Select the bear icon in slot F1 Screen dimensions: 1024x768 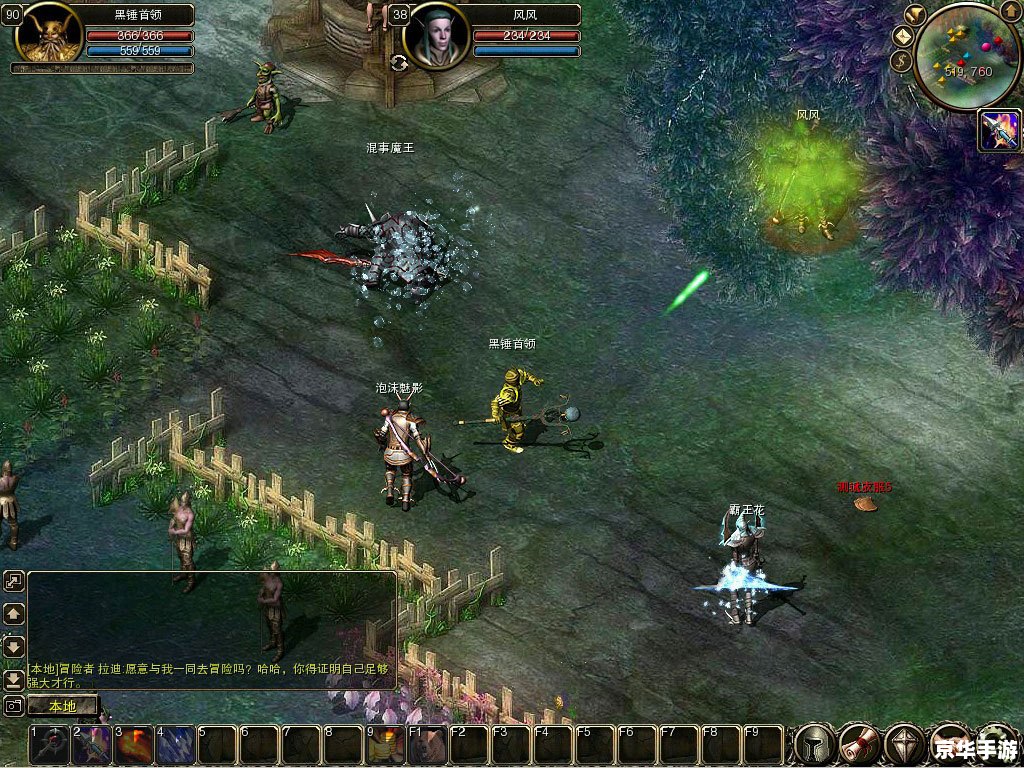tap(428, 745)
